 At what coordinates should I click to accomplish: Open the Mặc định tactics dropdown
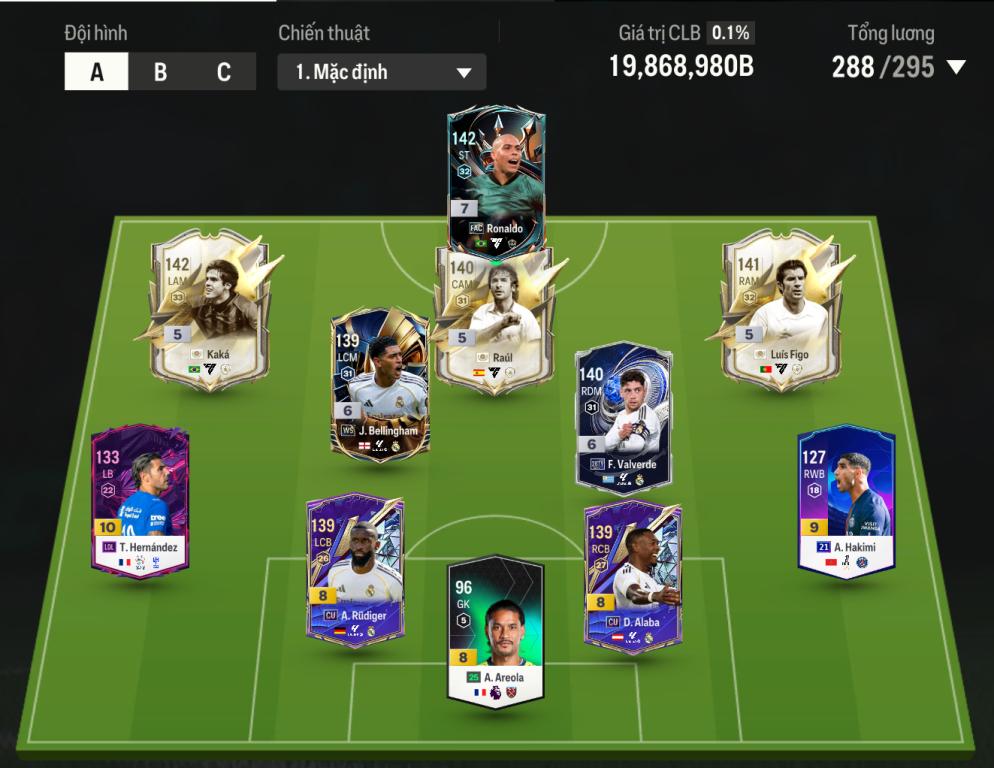[x=382, y=72]
